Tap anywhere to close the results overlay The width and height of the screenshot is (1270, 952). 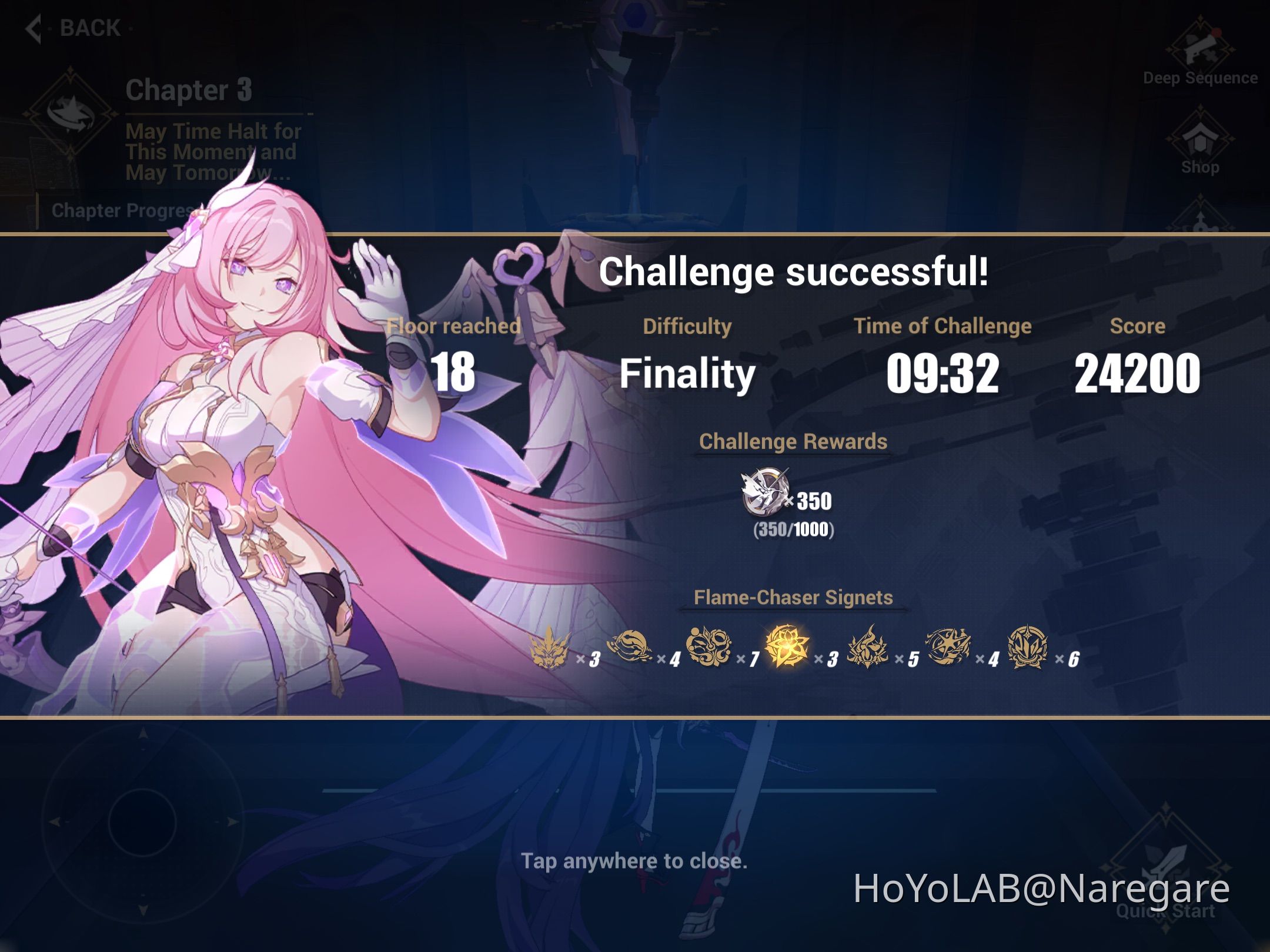tap(635, 861)
